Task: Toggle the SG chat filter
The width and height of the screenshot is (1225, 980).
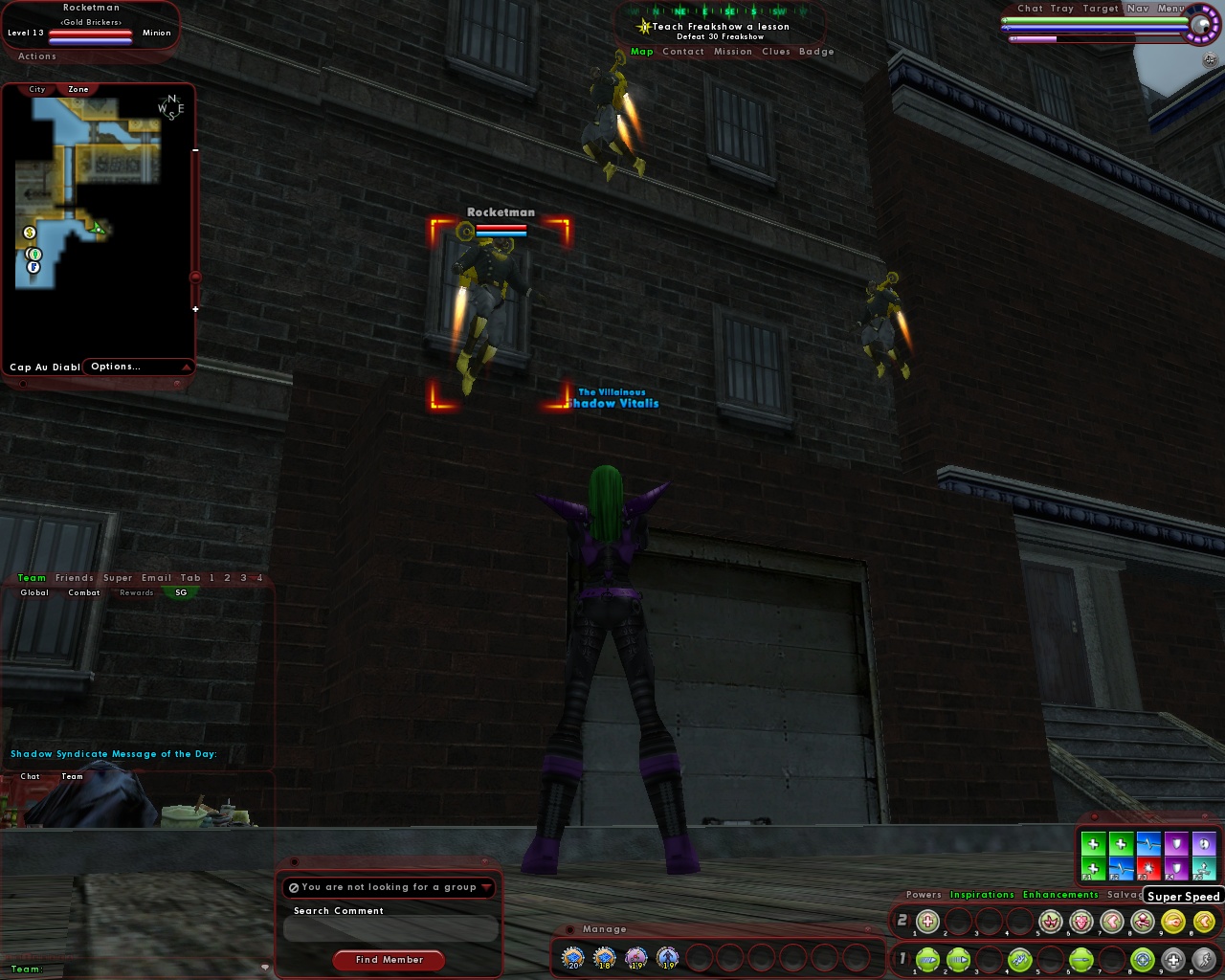Action: tap(181, 592)
